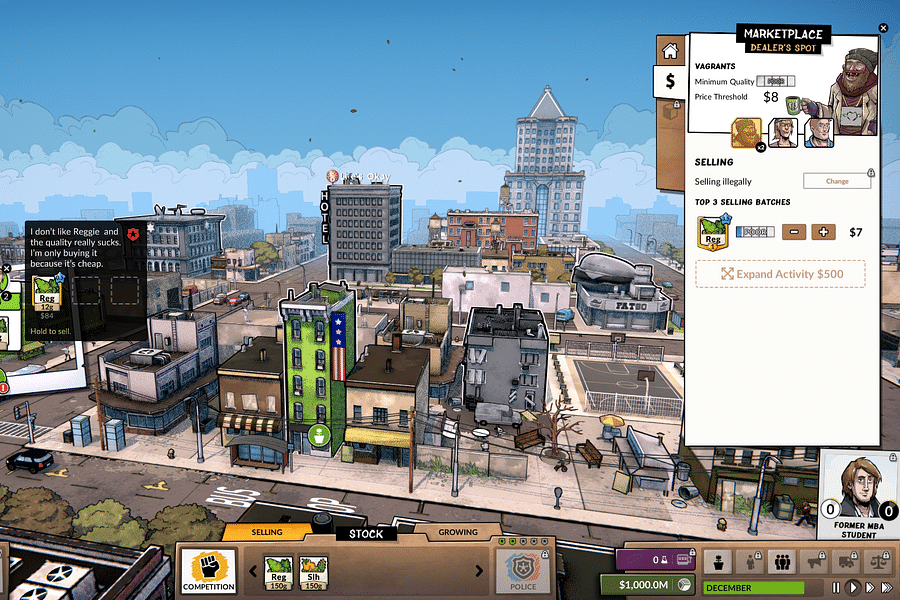
Task: Open the Police badge panel
Action: 522,571
